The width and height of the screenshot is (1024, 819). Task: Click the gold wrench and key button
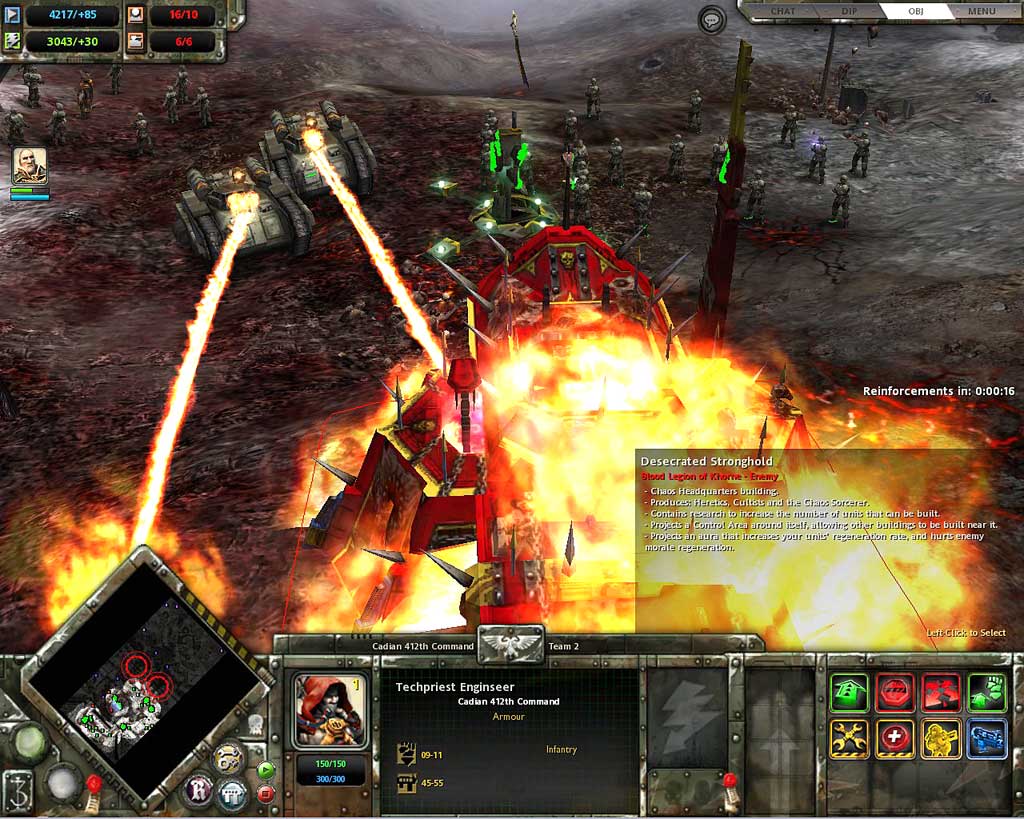point(228,759)
